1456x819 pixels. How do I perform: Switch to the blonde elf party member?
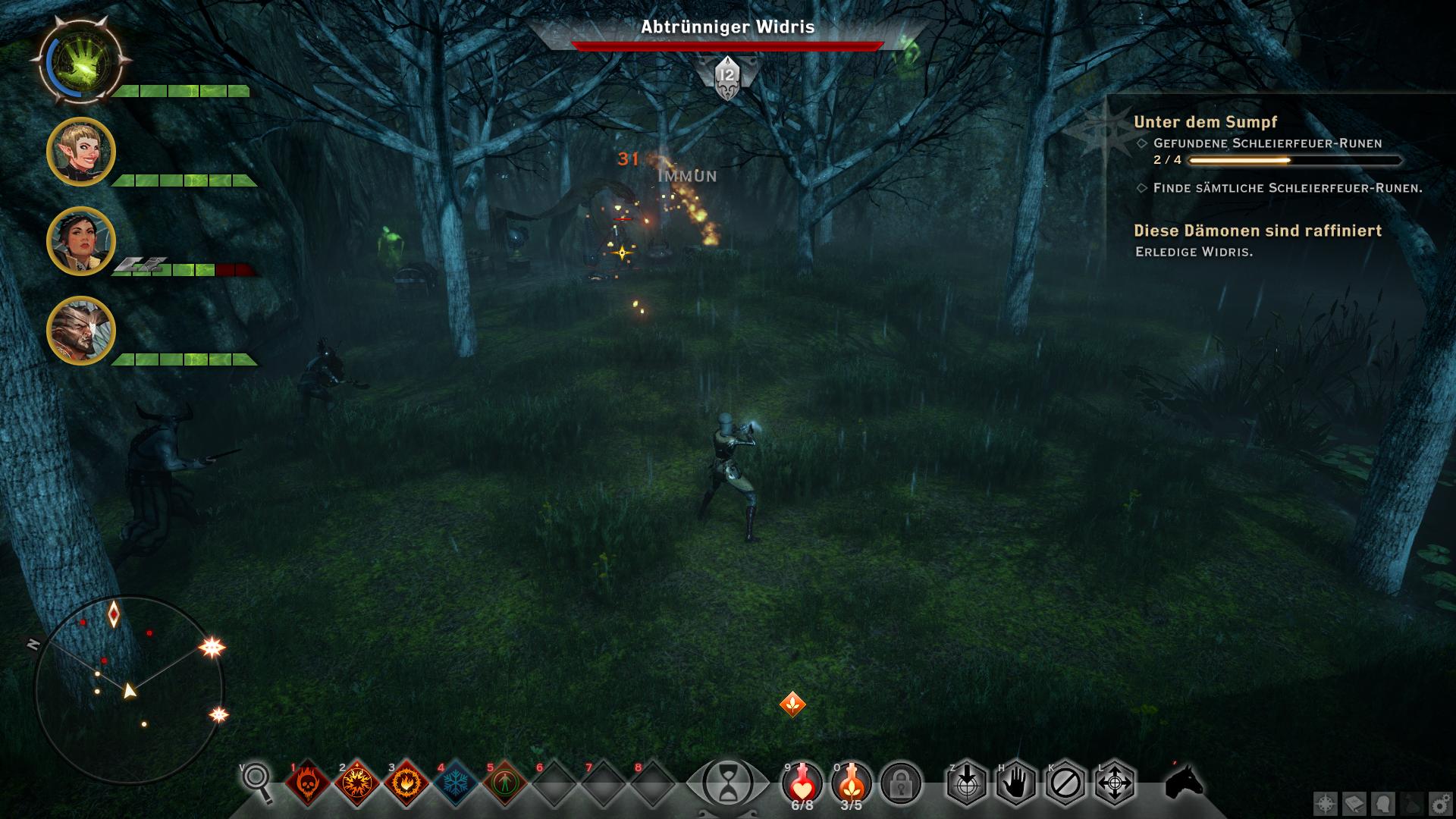tap(81, 152)
